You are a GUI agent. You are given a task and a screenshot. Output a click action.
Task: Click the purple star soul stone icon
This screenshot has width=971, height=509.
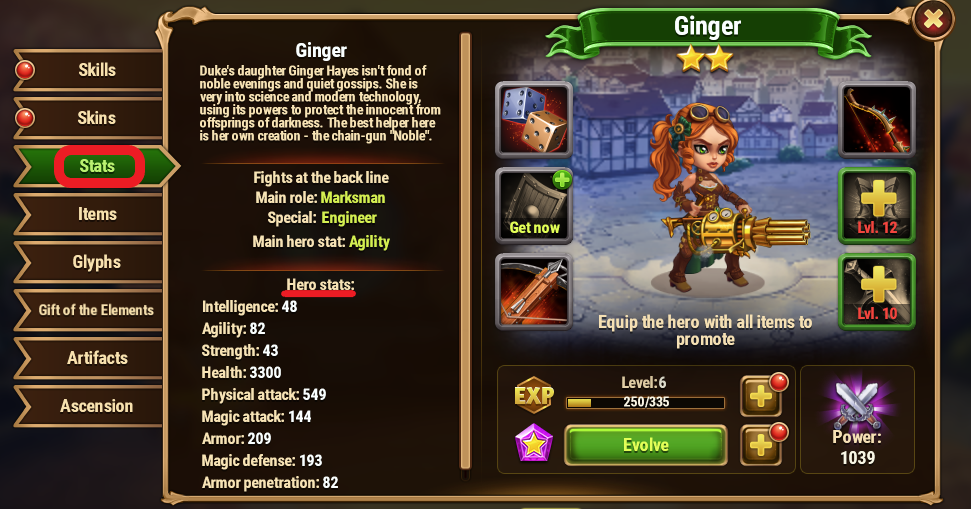click(533, 444)
